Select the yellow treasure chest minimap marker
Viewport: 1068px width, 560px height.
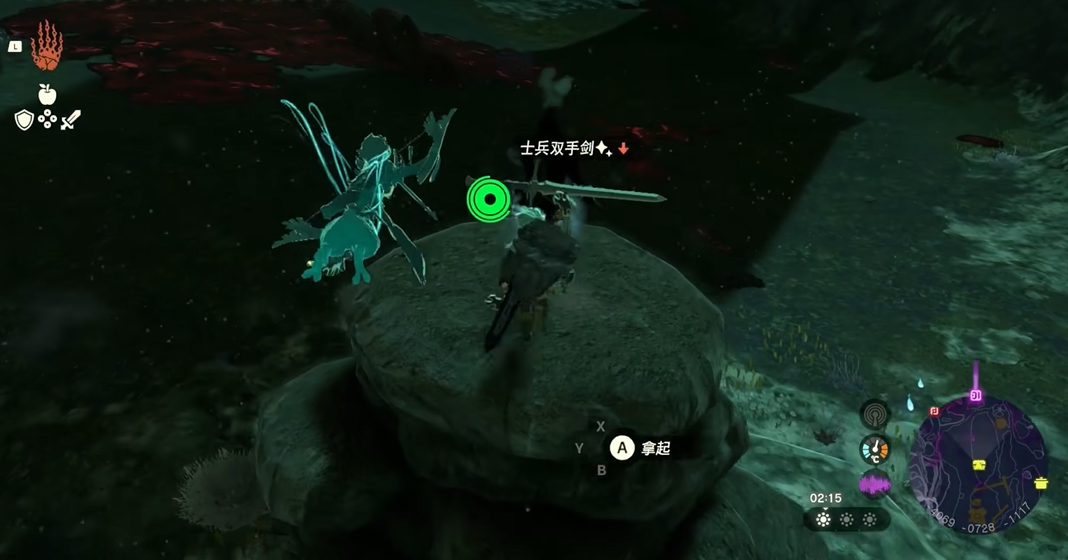[980, 465]
